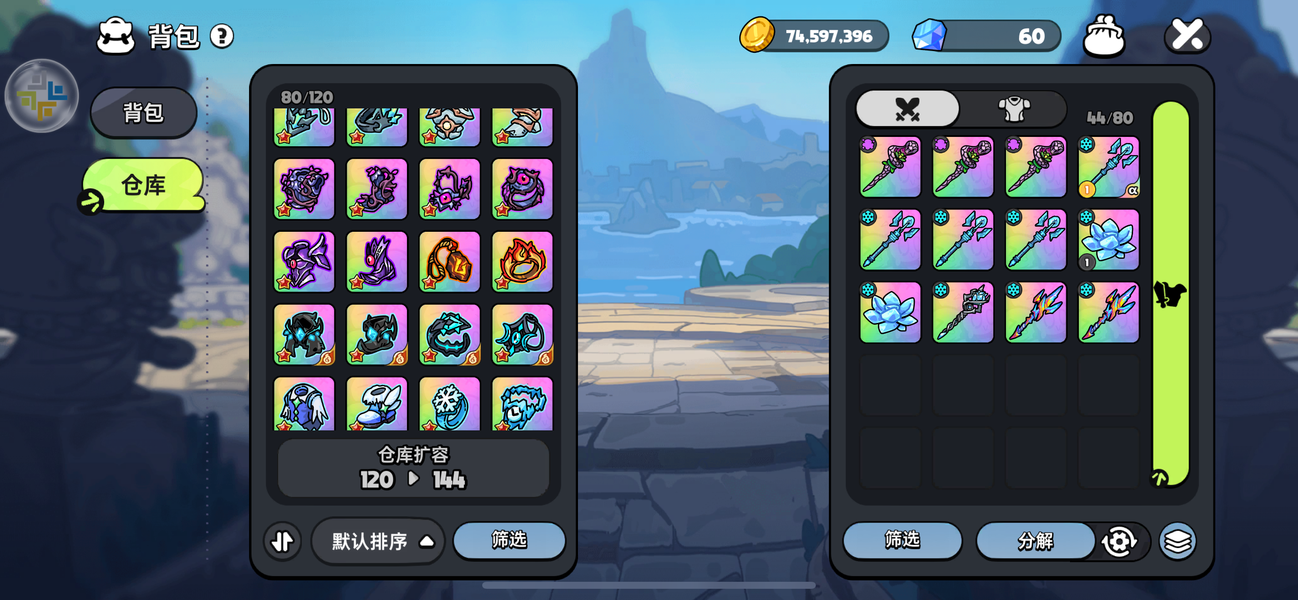Image resolution: width=1298 pixels, height=600 pixels.
Task: Click the 分解 dismantle button
Action: click(1035, 541)
